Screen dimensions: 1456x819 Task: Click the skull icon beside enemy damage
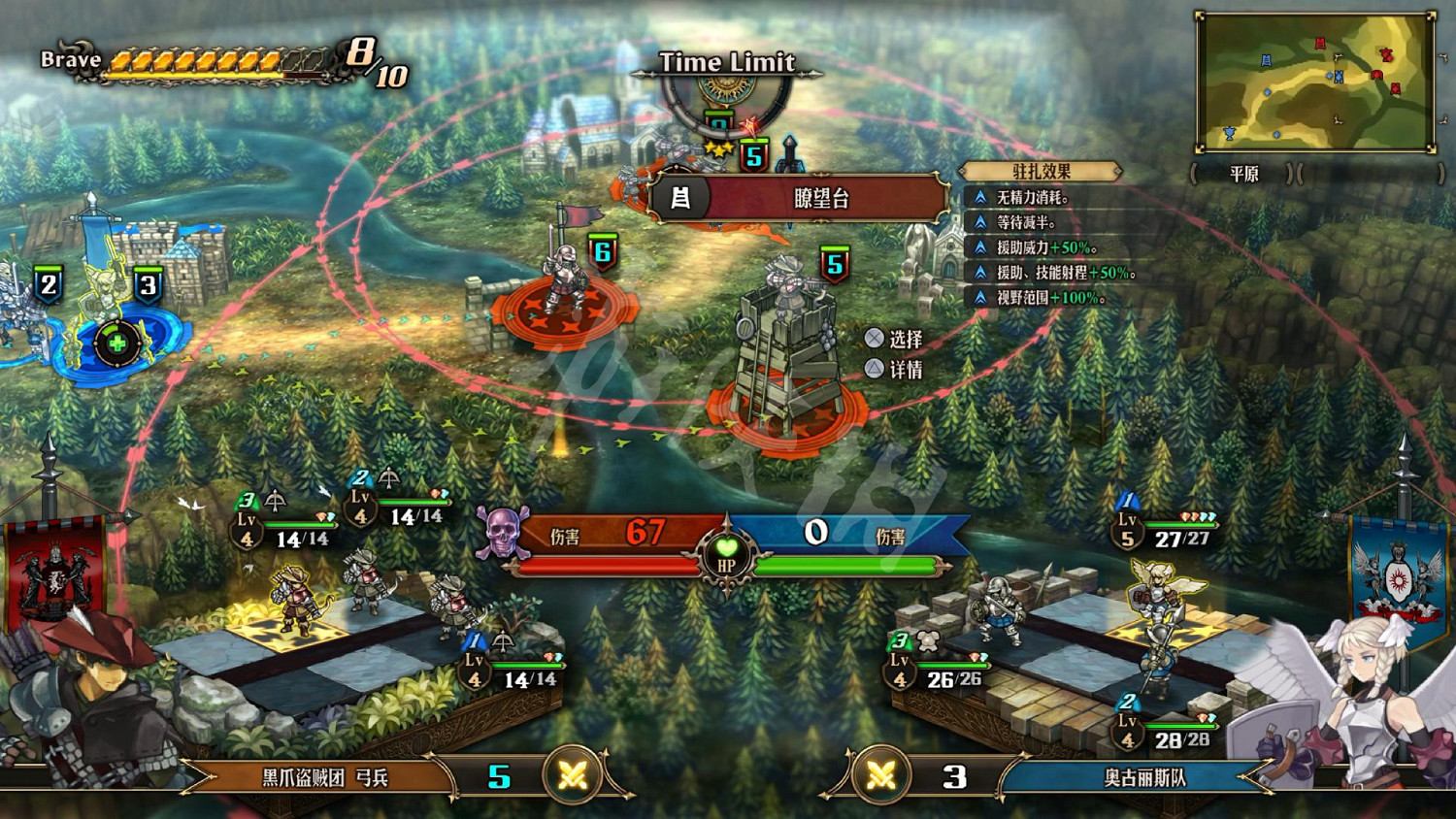(502, 533)
